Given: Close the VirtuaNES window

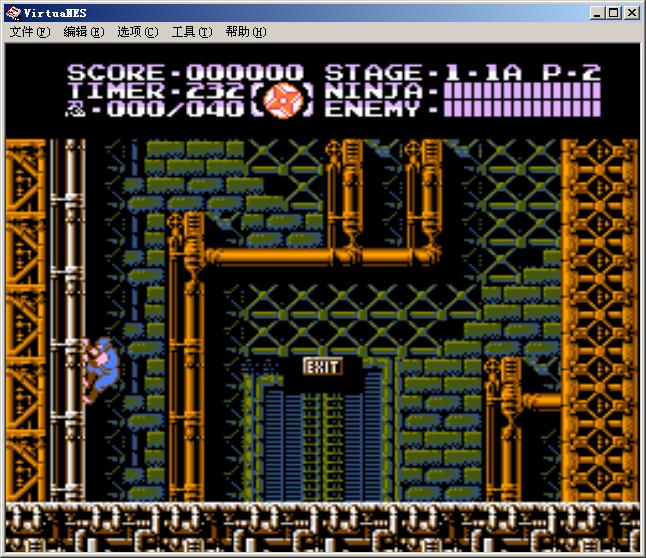Looking at the screenshot, I should (632, 13).
